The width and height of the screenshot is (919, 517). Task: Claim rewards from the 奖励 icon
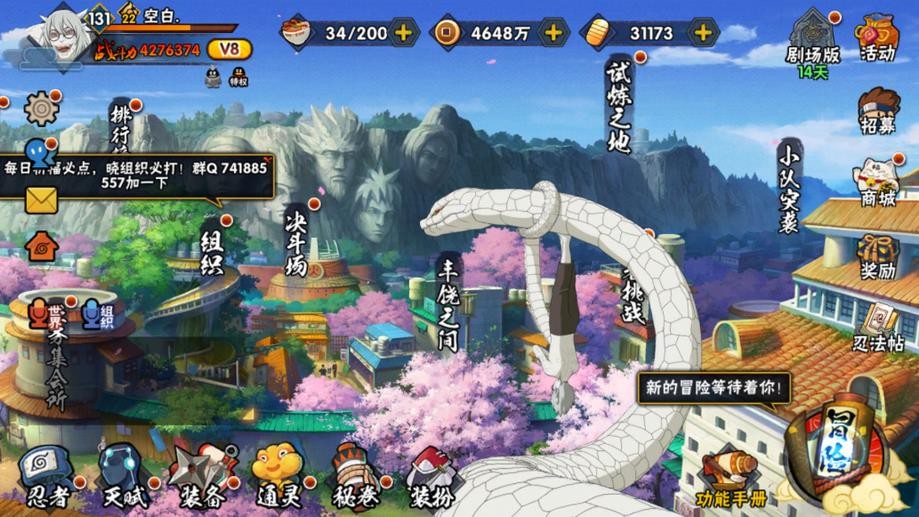click(877, 256)
